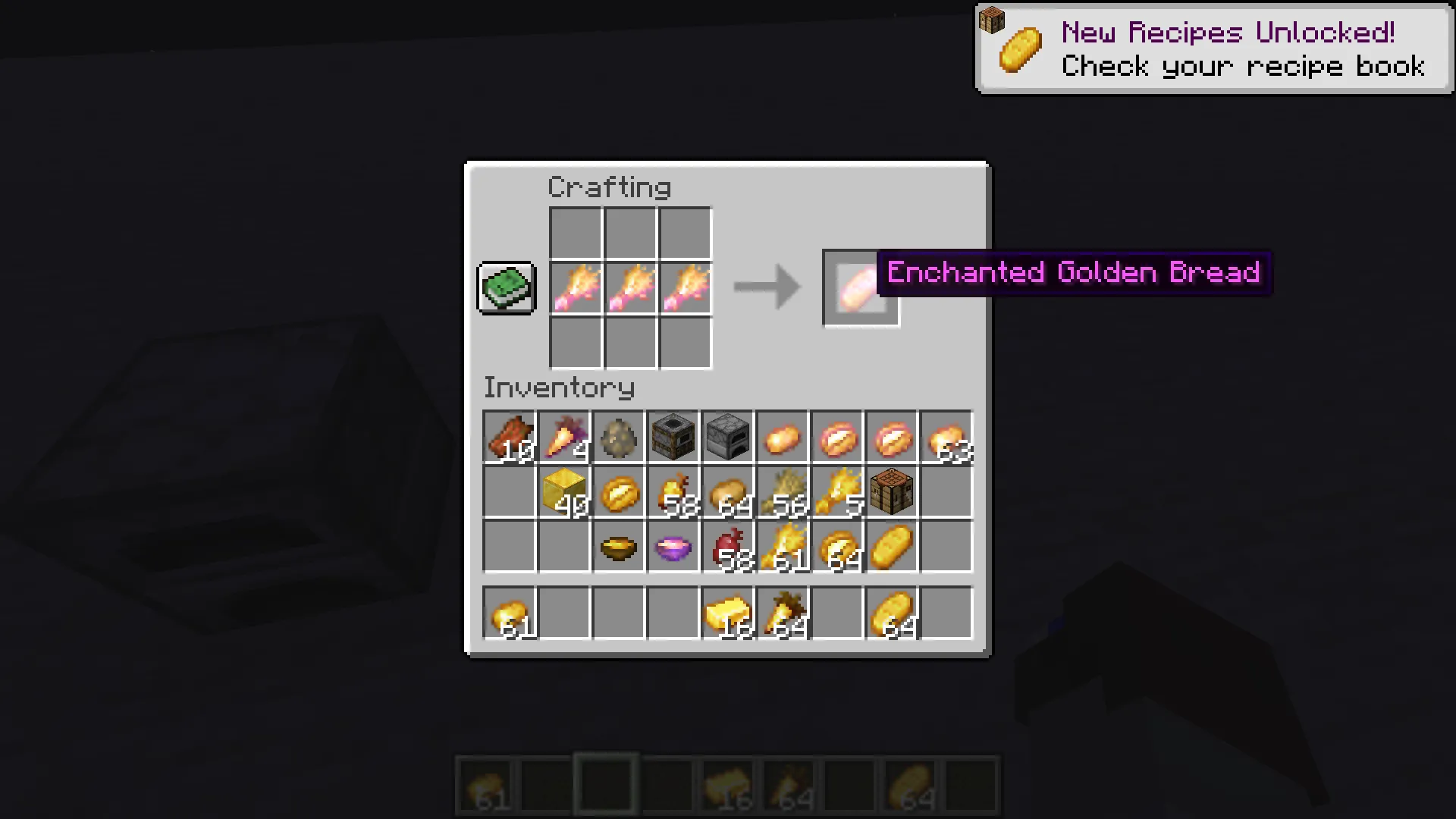Select the glistering melon stack of 58
Screen dimensions: 1456x819
(673, 493)
